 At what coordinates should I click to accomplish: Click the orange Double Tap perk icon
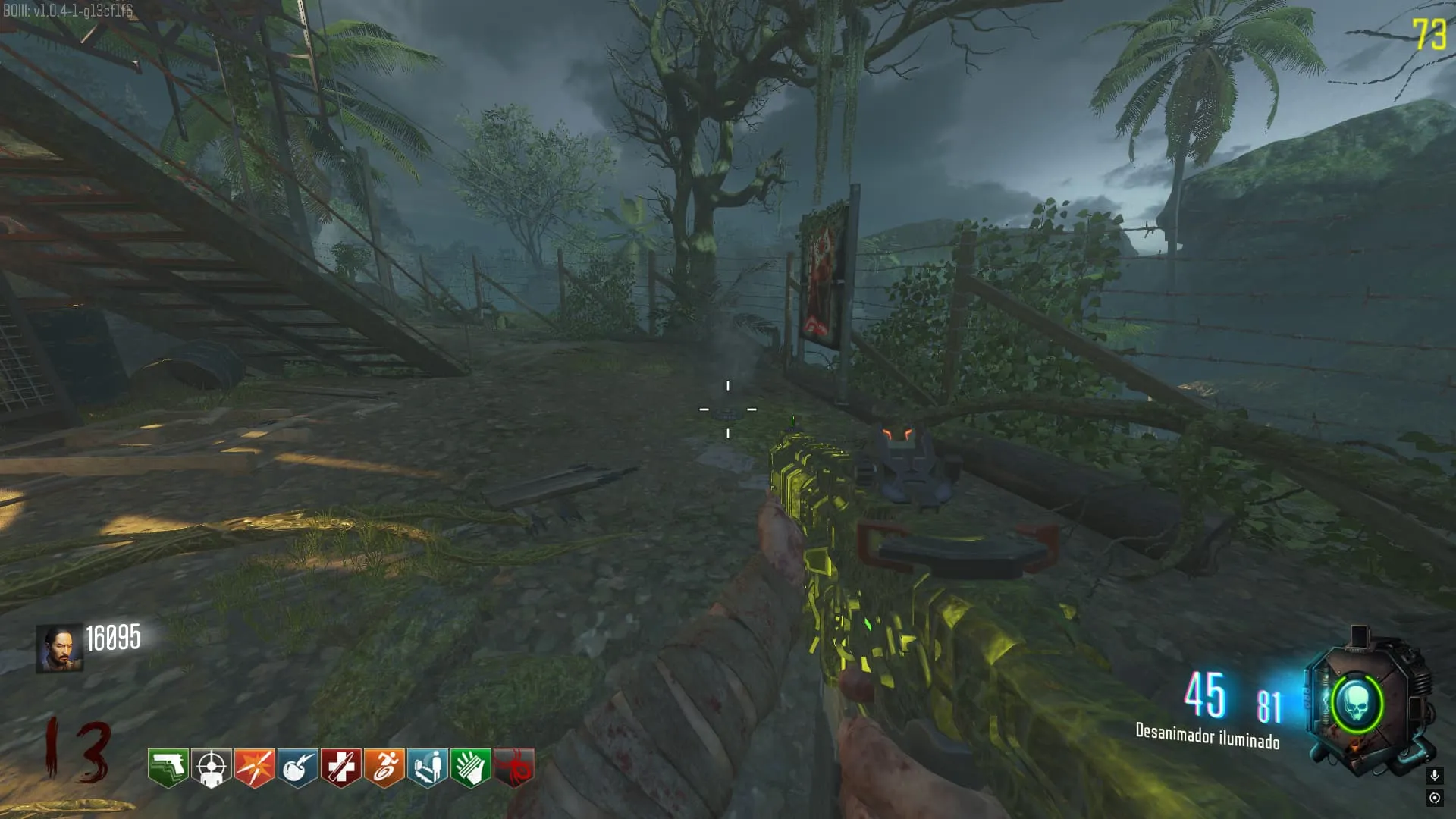[x=254, y=767]
